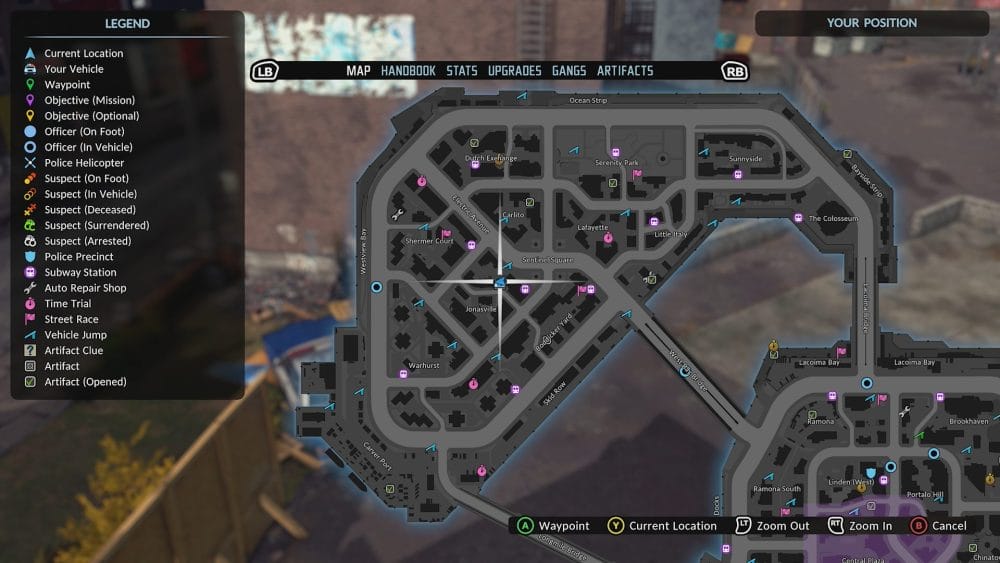Viewport: 1000px width, 563px height.
Task: Select the your-vehicle marker at the crosshair
Action: (498, 283)
